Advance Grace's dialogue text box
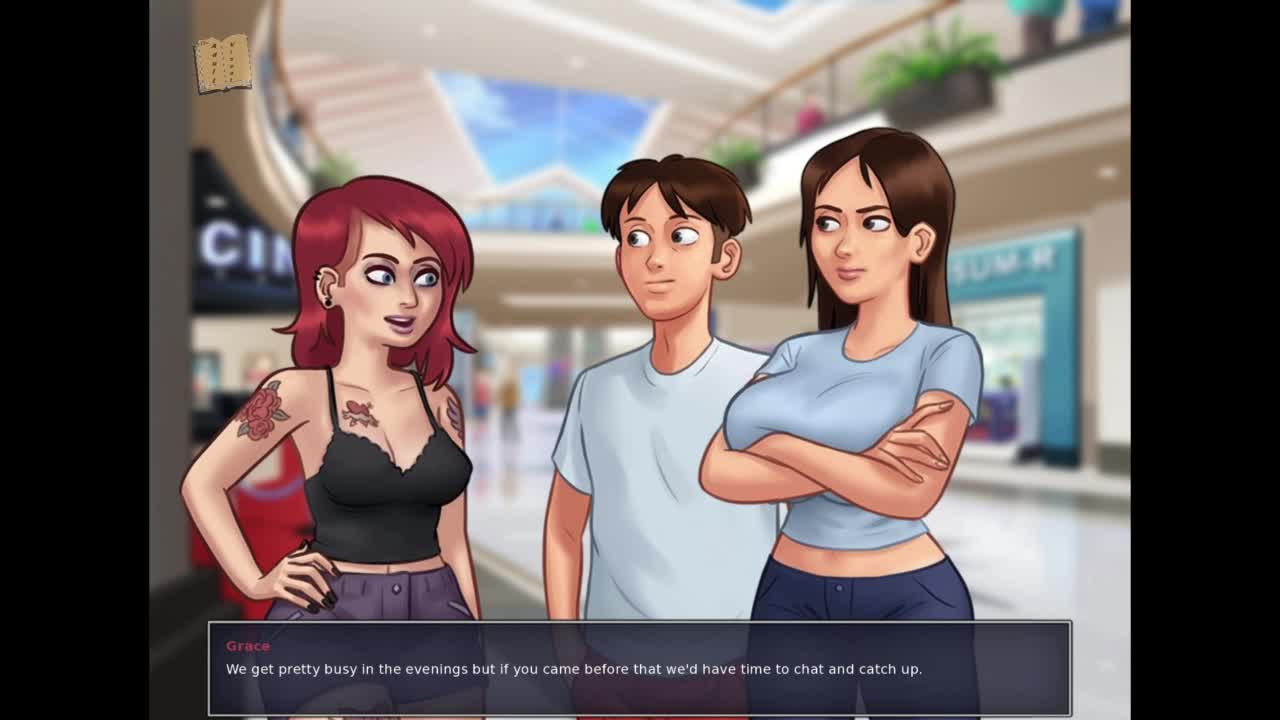 pos(639,667)
